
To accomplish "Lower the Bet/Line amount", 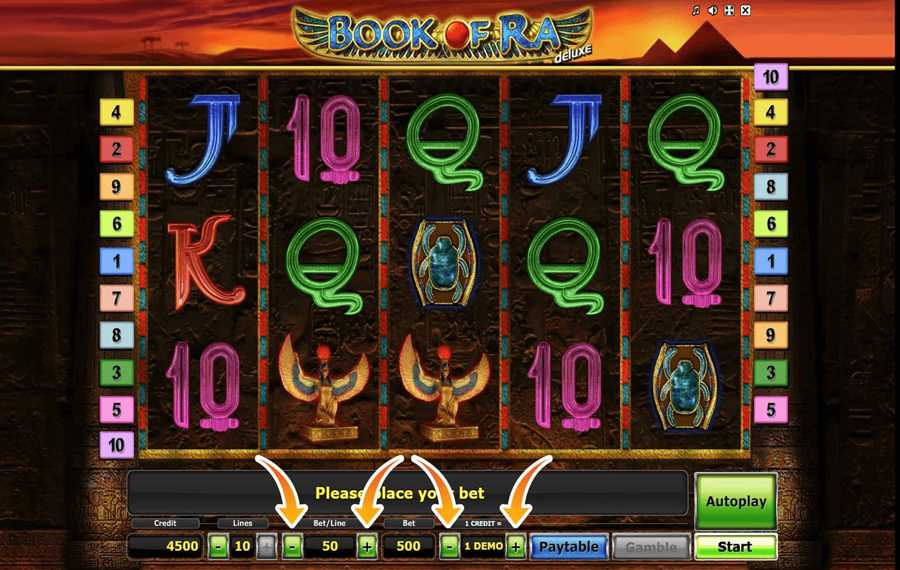I will coord(292,547).
